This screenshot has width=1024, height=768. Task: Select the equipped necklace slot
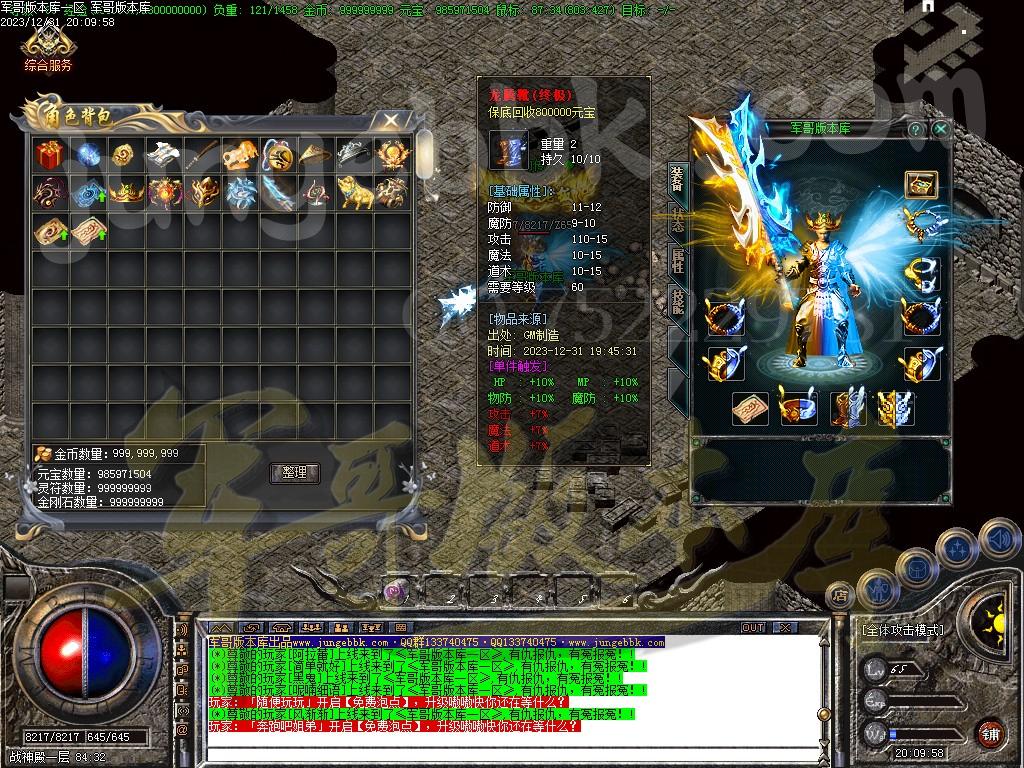point(921,224)
